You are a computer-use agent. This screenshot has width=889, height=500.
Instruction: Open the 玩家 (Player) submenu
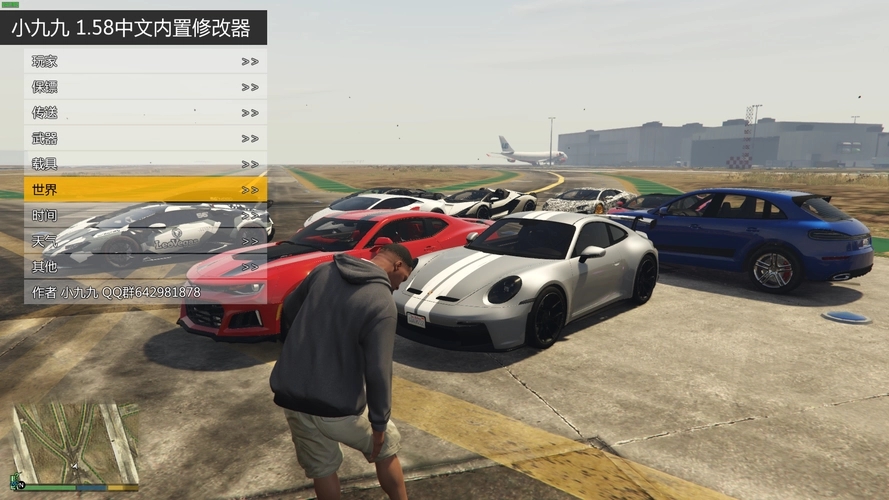click(145, 61)
